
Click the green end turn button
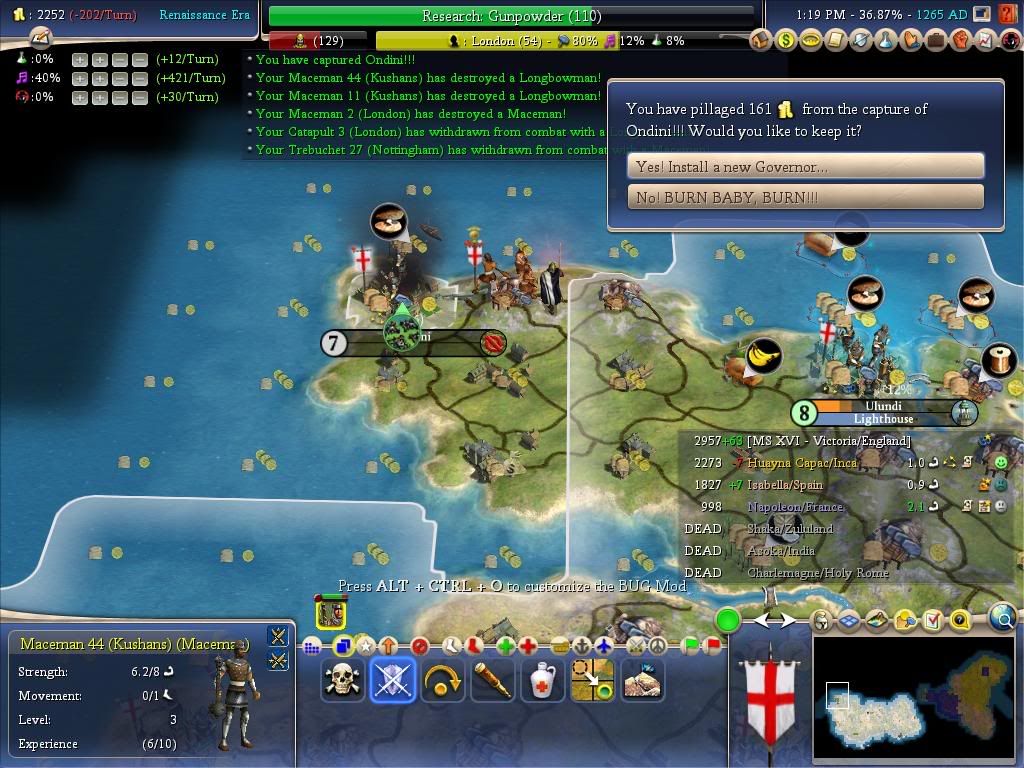(728, 621)
